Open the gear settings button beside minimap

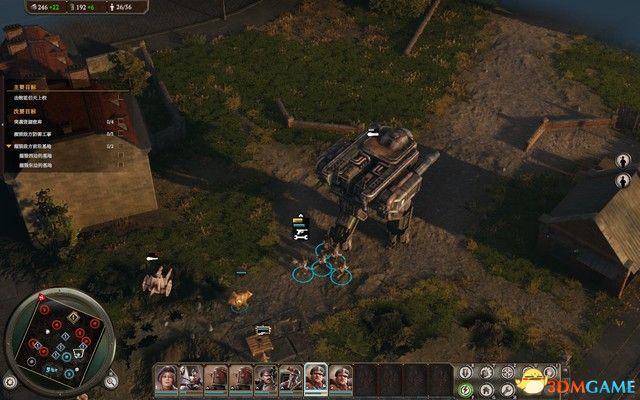11,381
